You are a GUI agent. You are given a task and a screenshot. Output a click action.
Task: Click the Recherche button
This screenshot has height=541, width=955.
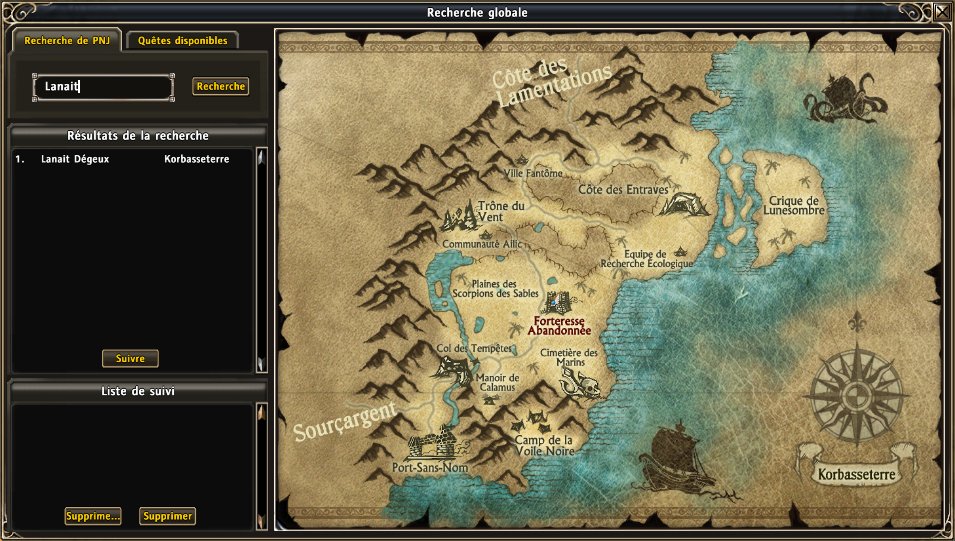pos(220,87)
